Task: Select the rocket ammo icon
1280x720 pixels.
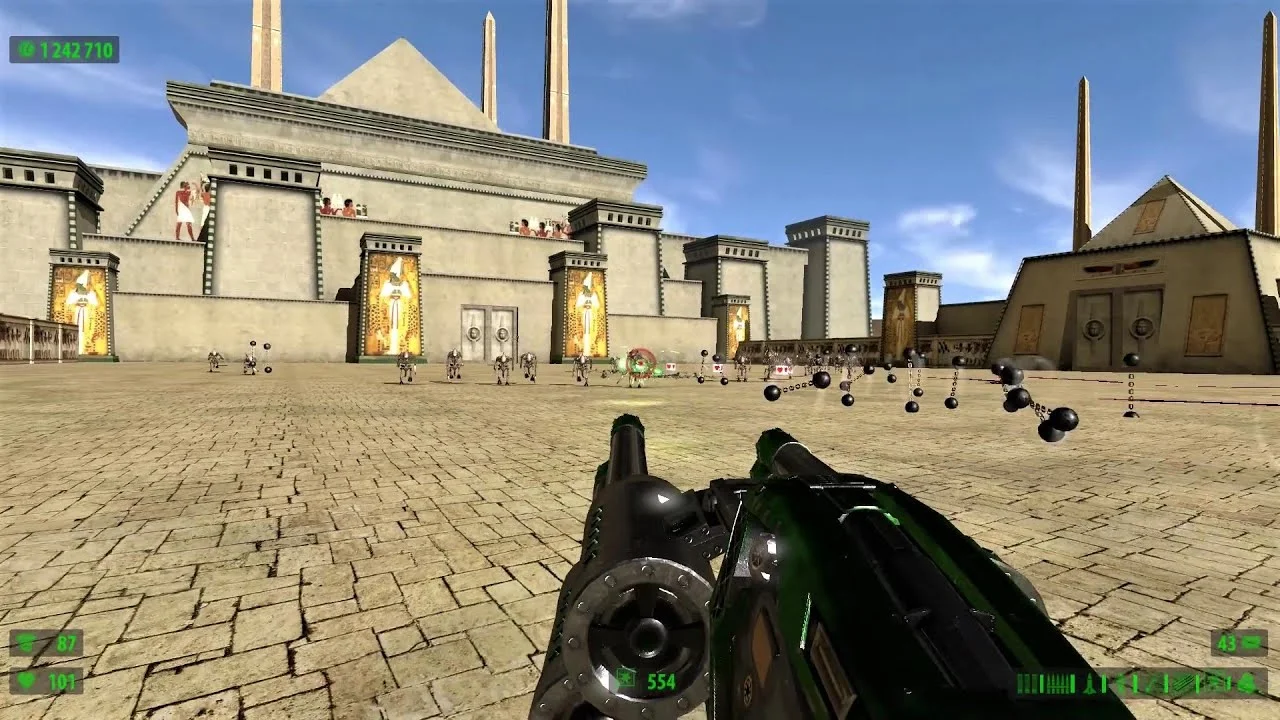Action: (1090, 684)
